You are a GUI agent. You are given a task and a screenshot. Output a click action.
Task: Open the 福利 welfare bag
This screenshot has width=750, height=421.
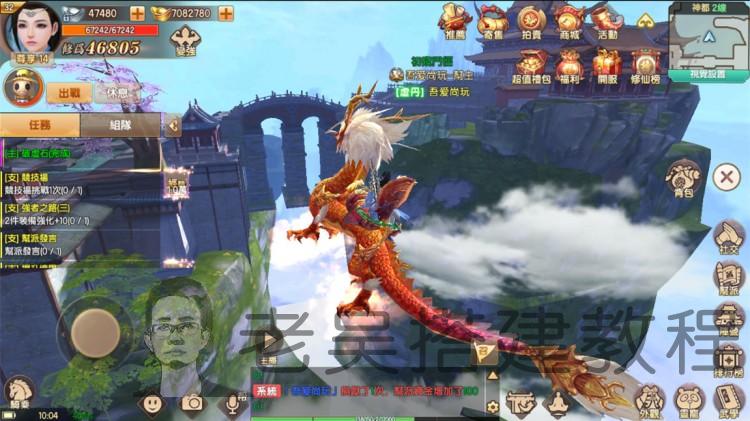(x=569, y=66)
